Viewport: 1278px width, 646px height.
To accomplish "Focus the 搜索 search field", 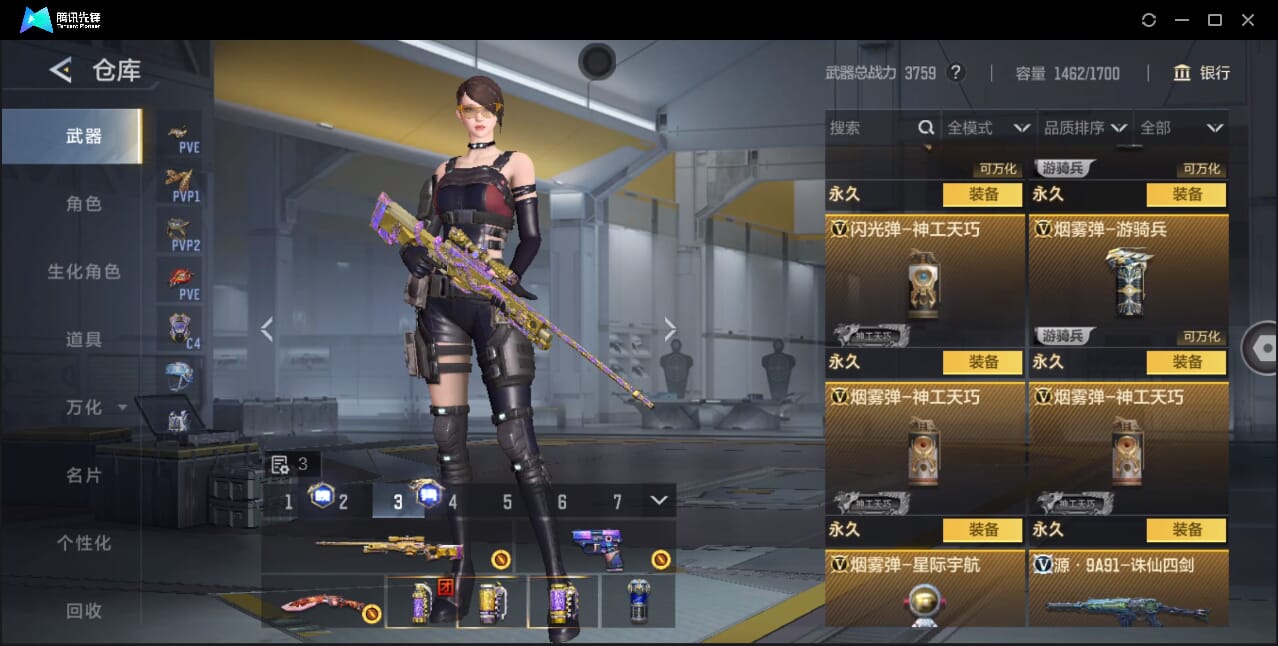I will 872,128.
